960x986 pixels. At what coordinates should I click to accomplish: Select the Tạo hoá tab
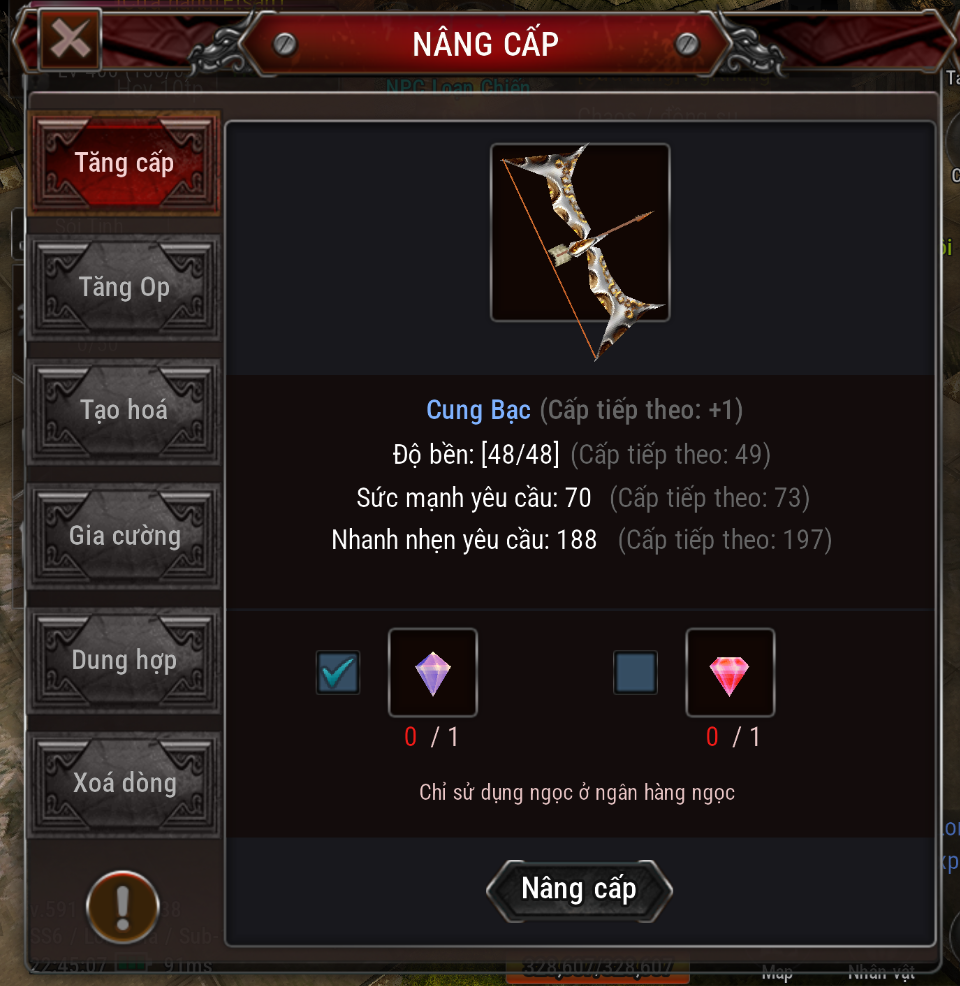[x=124, y=411]
